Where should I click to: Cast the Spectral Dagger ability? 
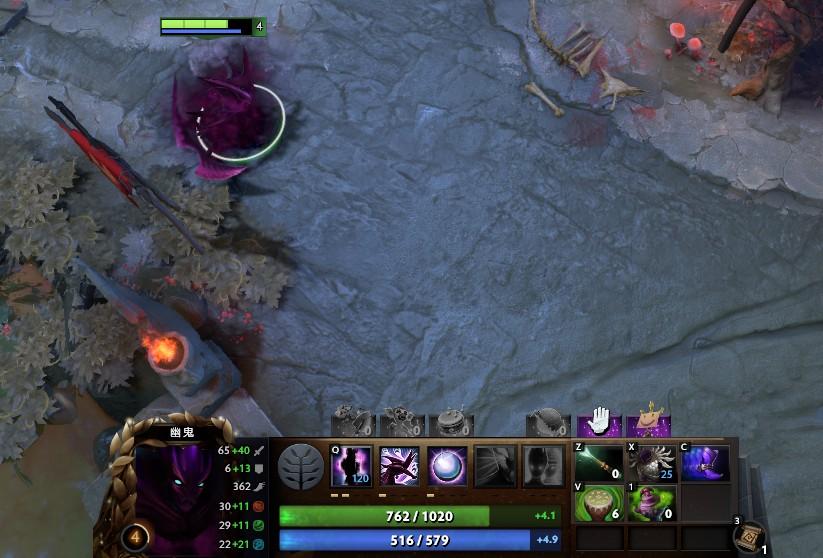click(351, 466)
